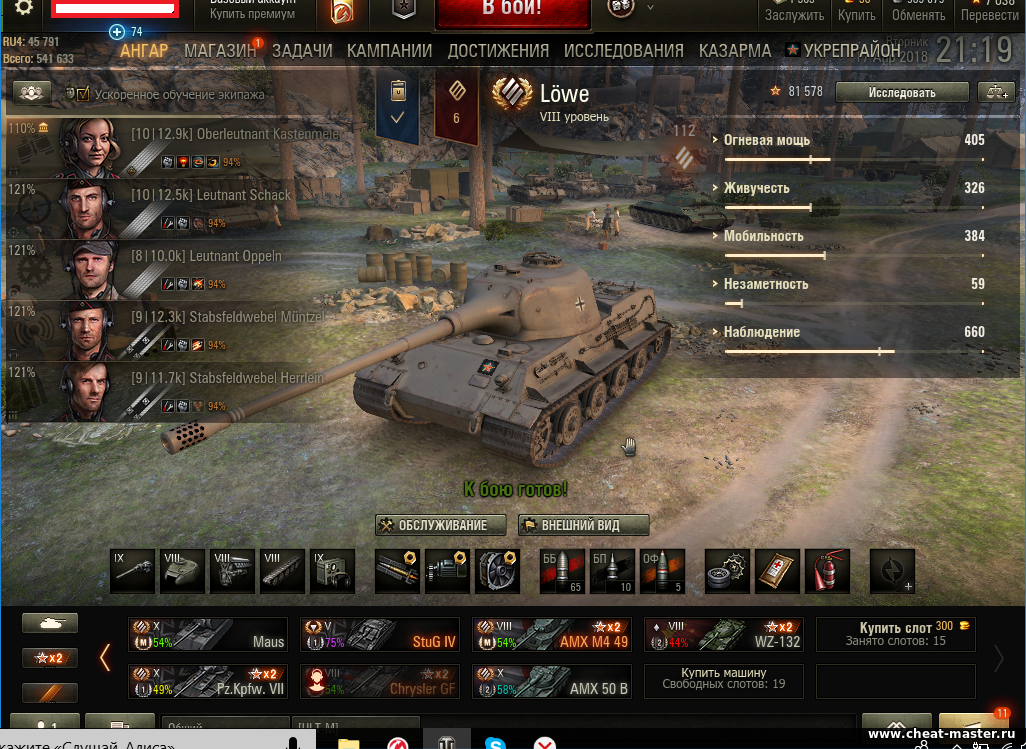Start battle with the red В бой! button
The image size is (1026, 749).
coord(511,12)
